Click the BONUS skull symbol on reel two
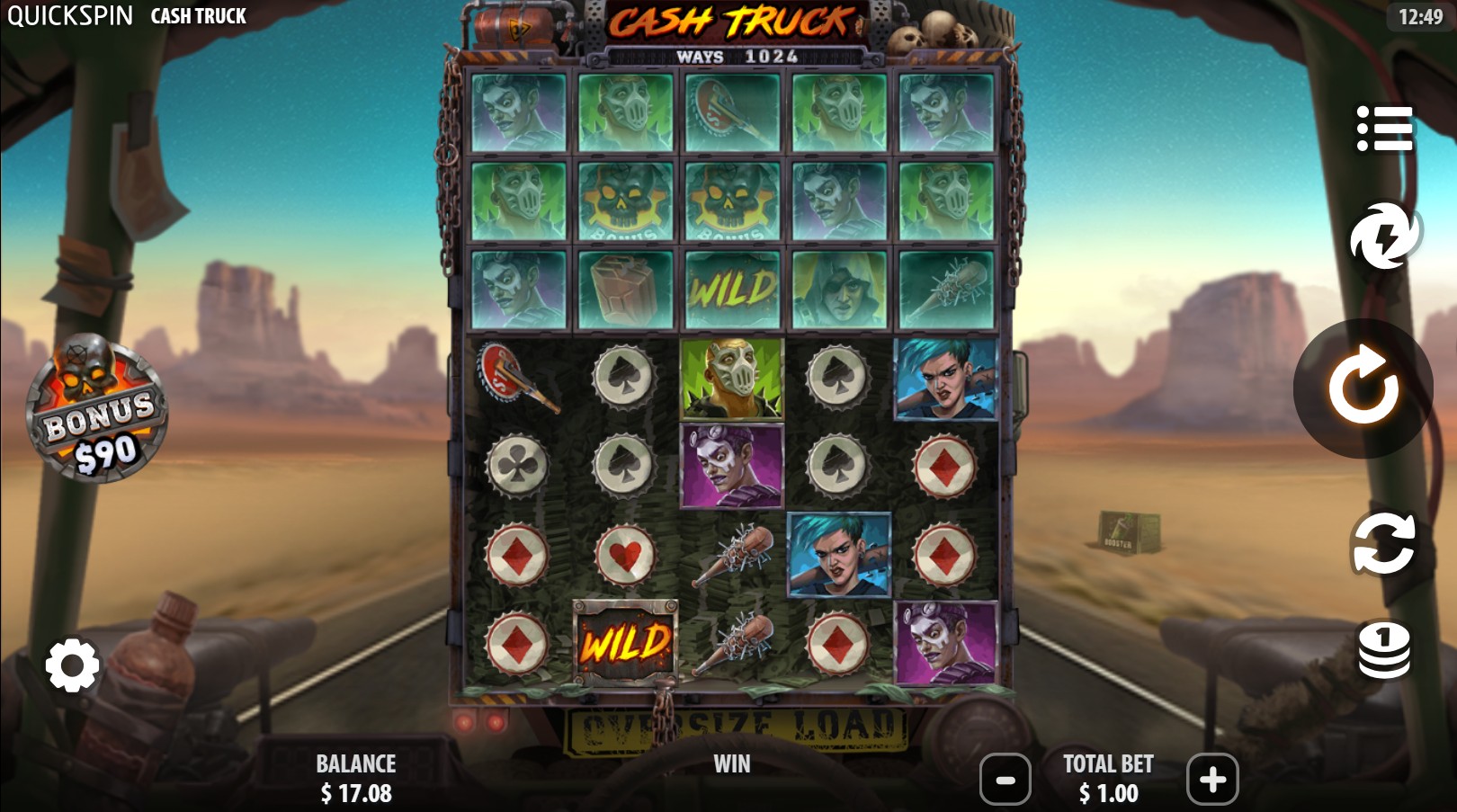 point(627,201)
